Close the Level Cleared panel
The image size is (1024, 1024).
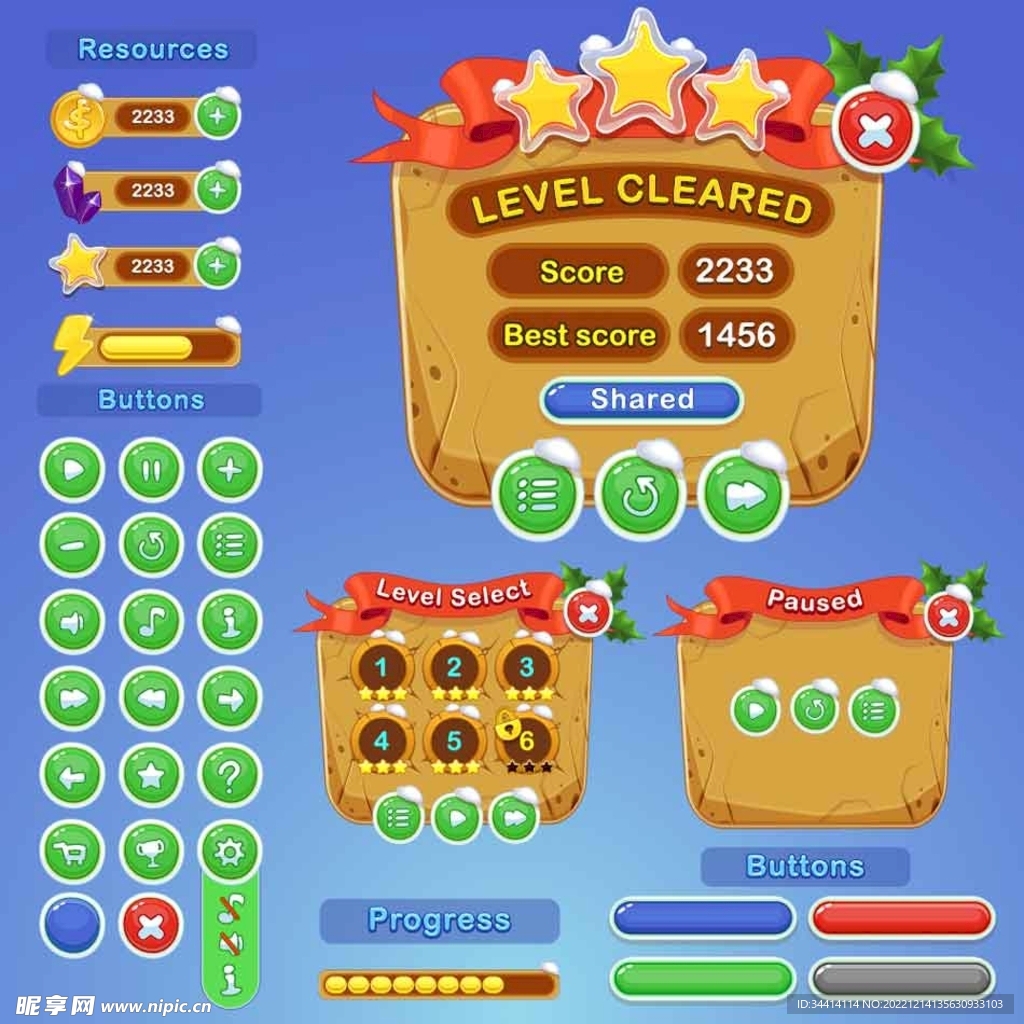click(876, 130)
